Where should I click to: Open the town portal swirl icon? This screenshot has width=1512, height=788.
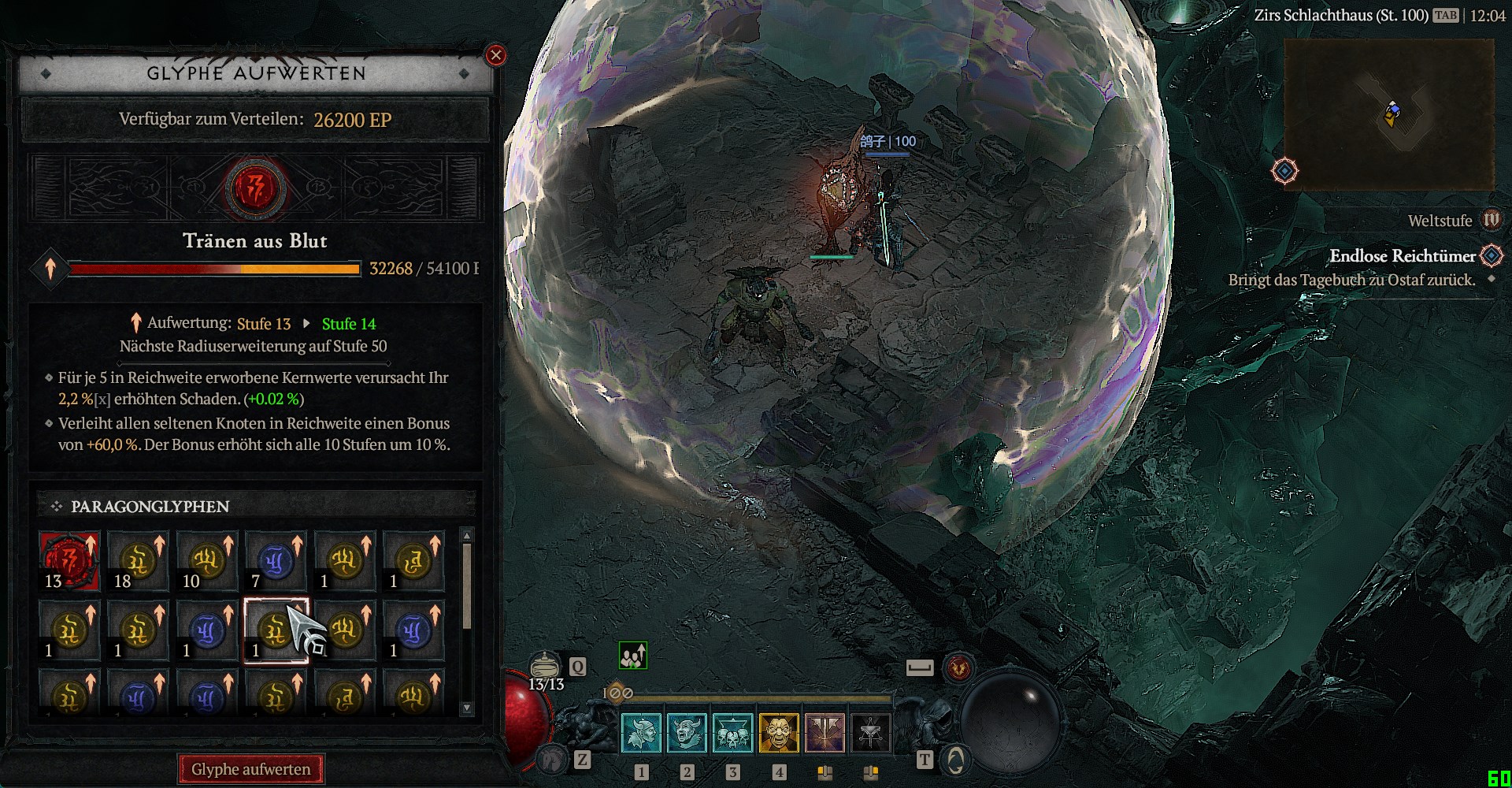(955, 760)
